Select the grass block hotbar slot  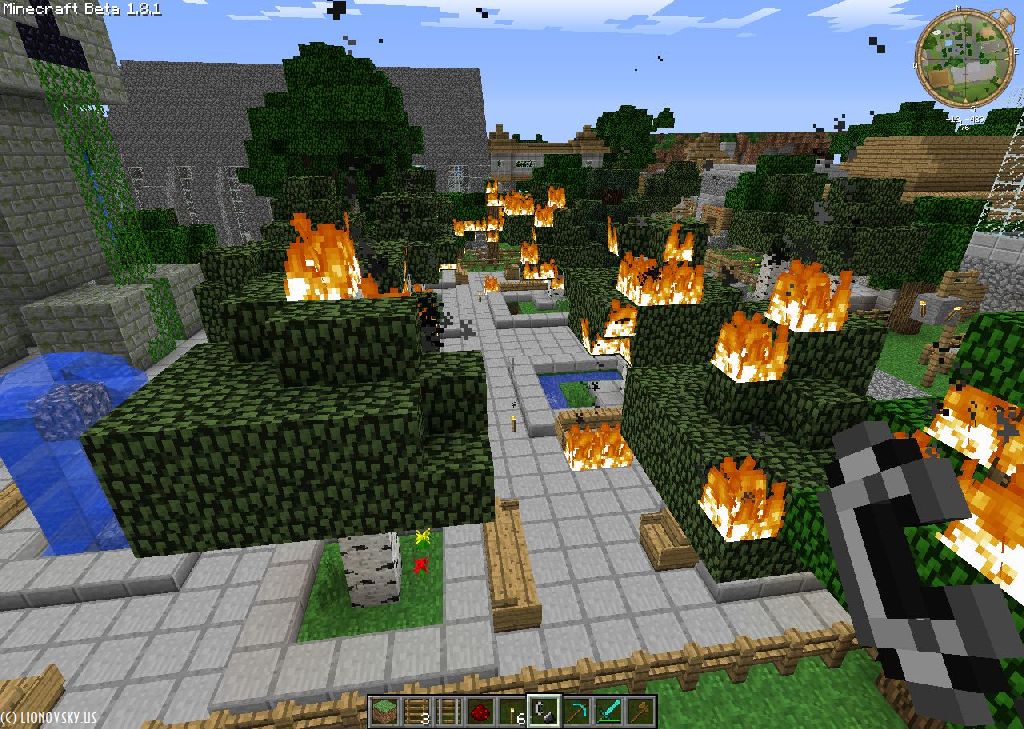384,712
